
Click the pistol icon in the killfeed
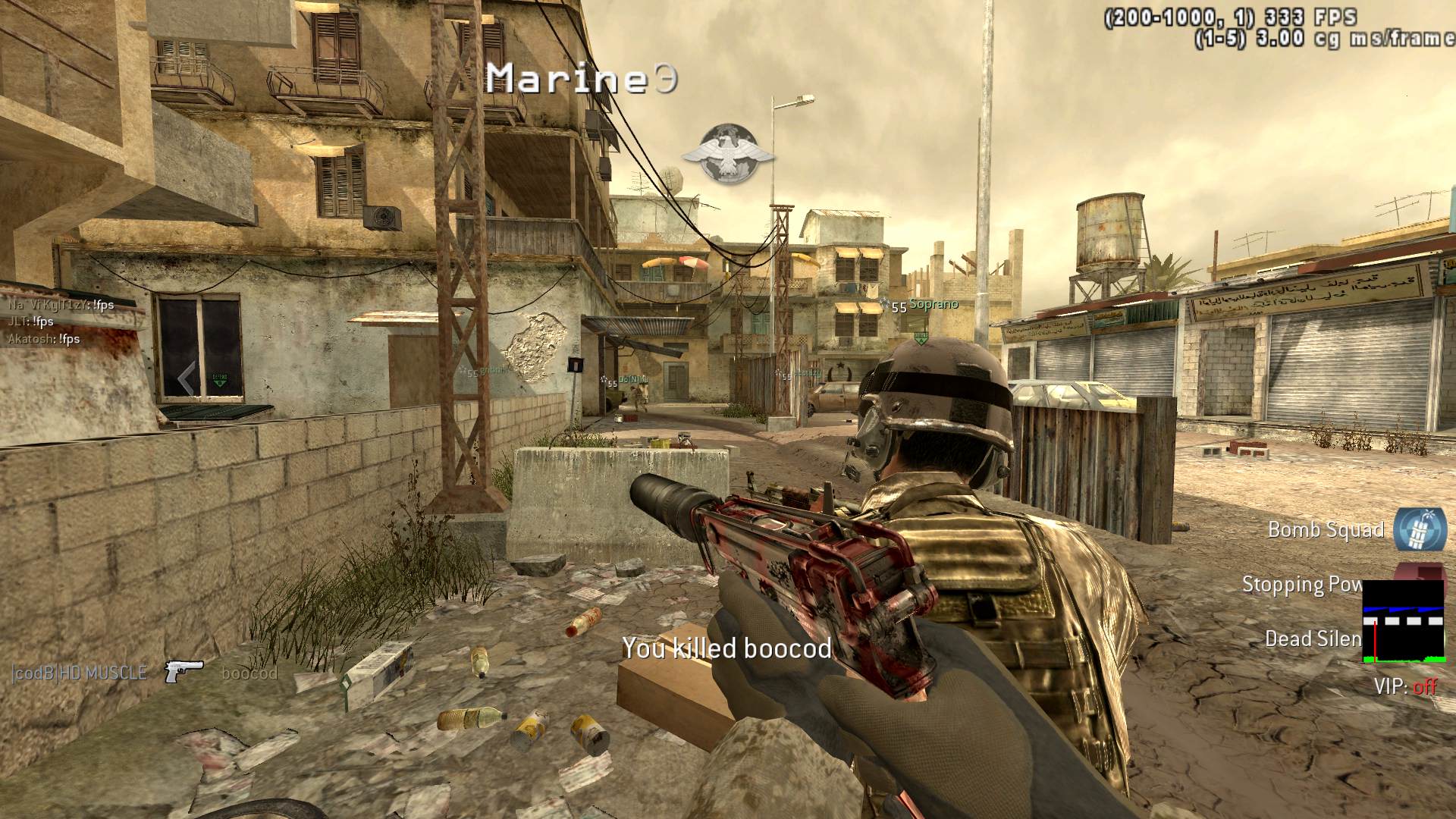[x=184, y=671]
